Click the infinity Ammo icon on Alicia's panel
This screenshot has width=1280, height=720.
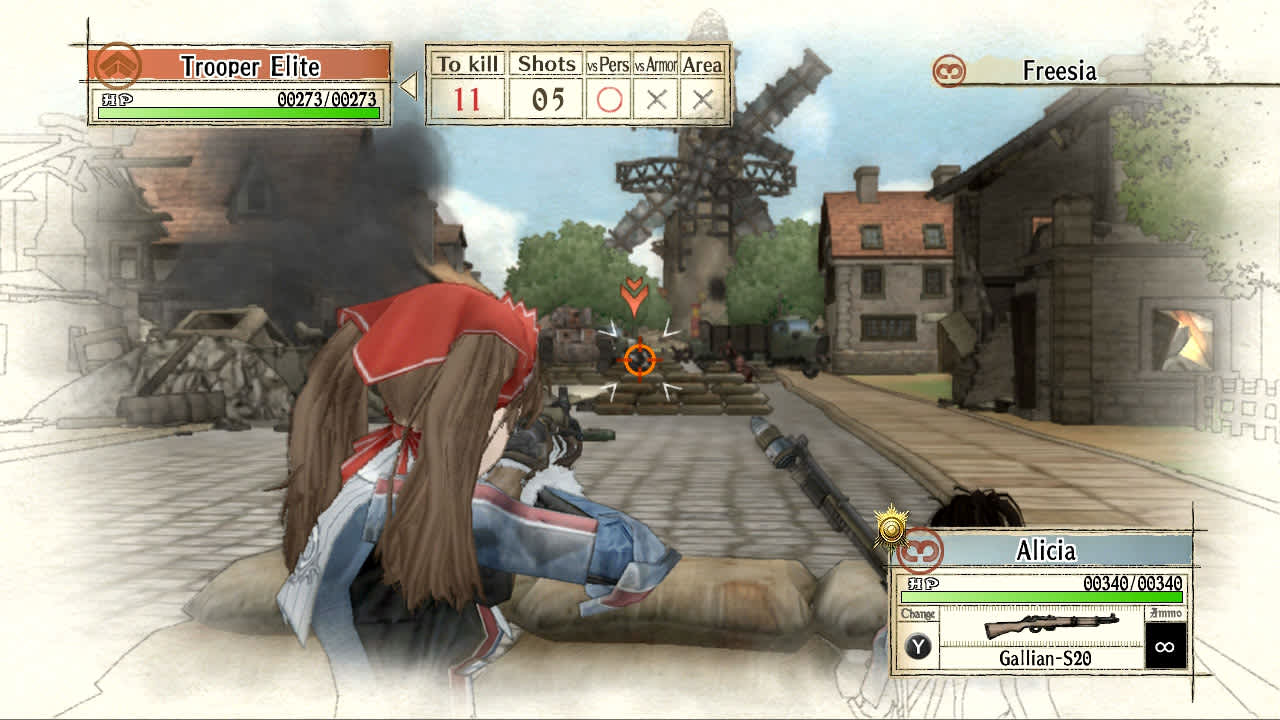tap(1164, 646)
